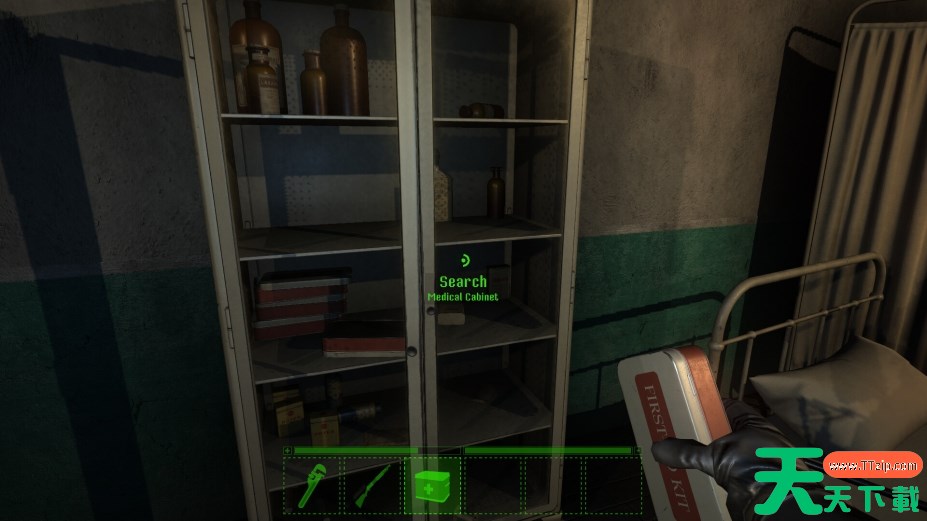
Task: Equip the rifle from the hotbar
Action: point(373,487)
